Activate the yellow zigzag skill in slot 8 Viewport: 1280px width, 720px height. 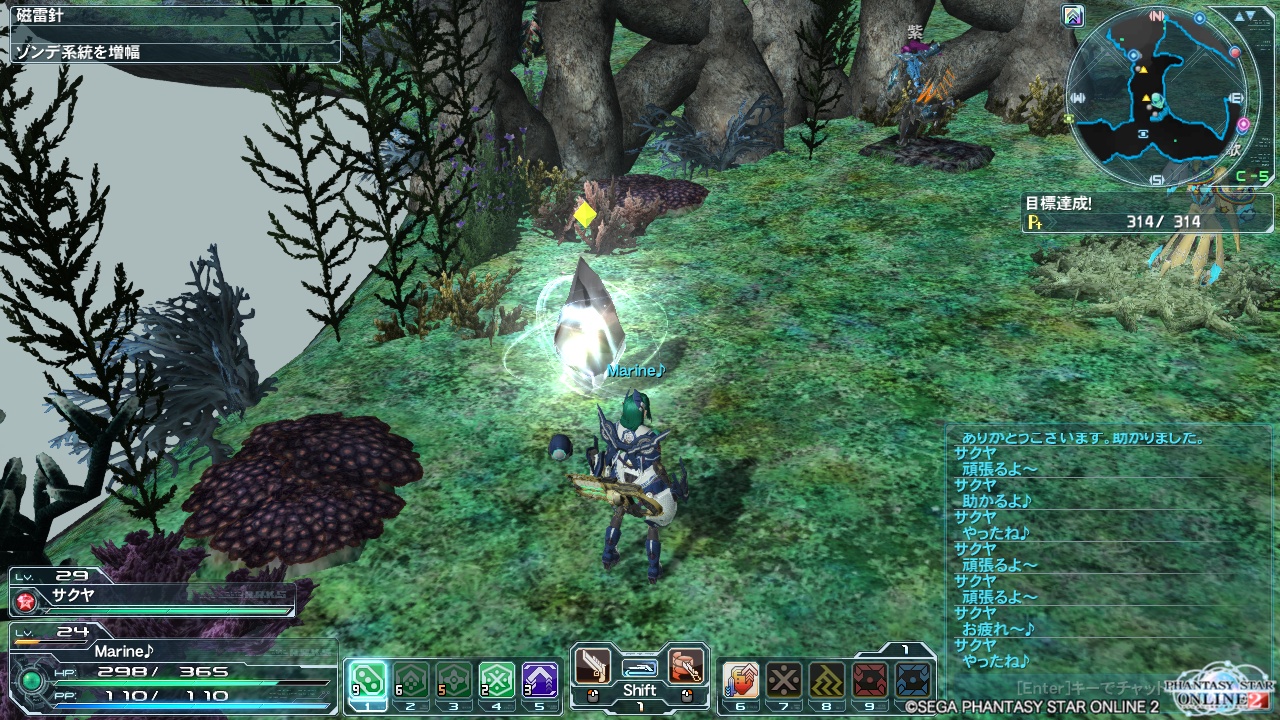tap(827, 679)
